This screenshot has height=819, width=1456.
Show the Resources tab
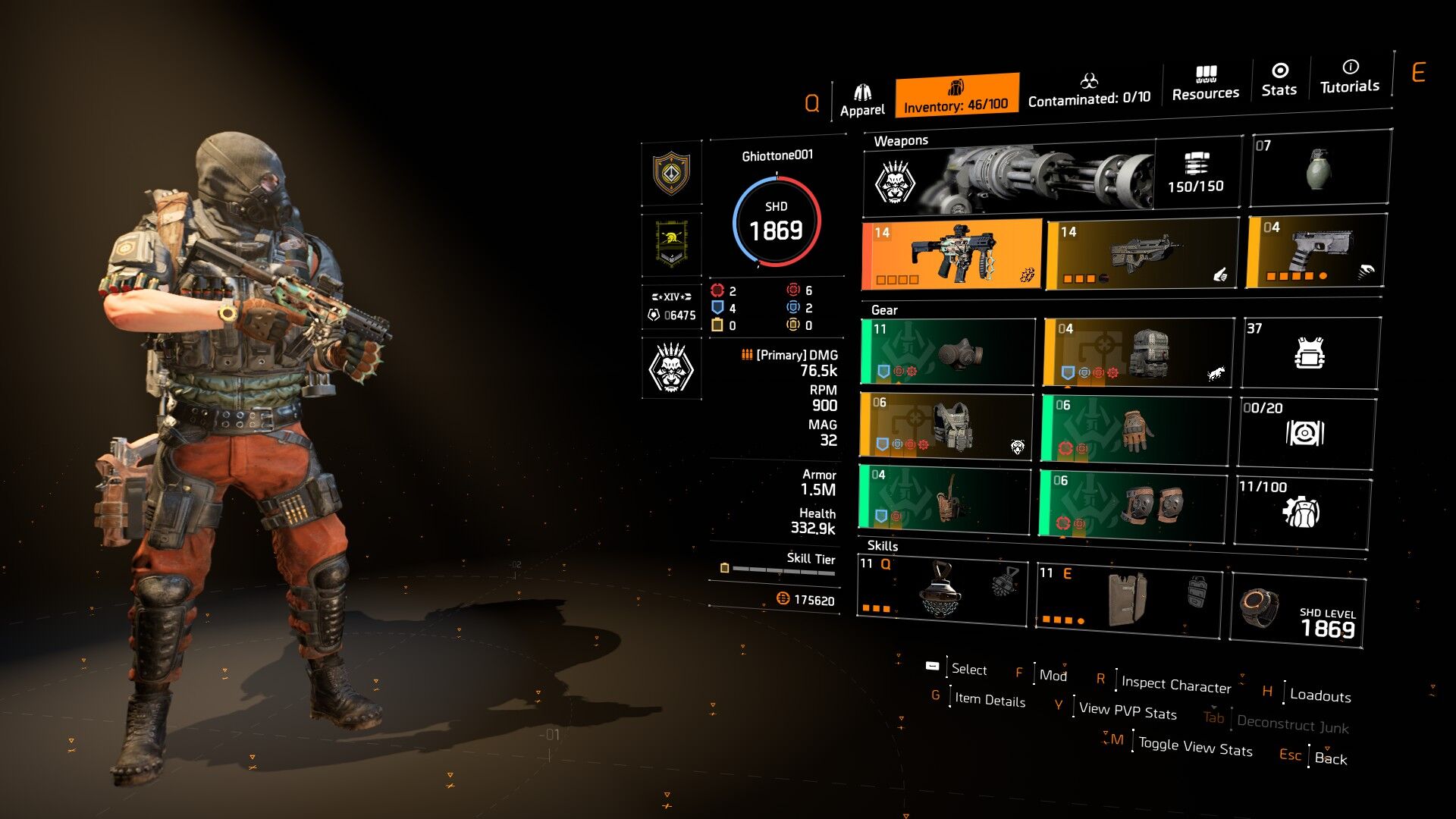click(1205, 83)
